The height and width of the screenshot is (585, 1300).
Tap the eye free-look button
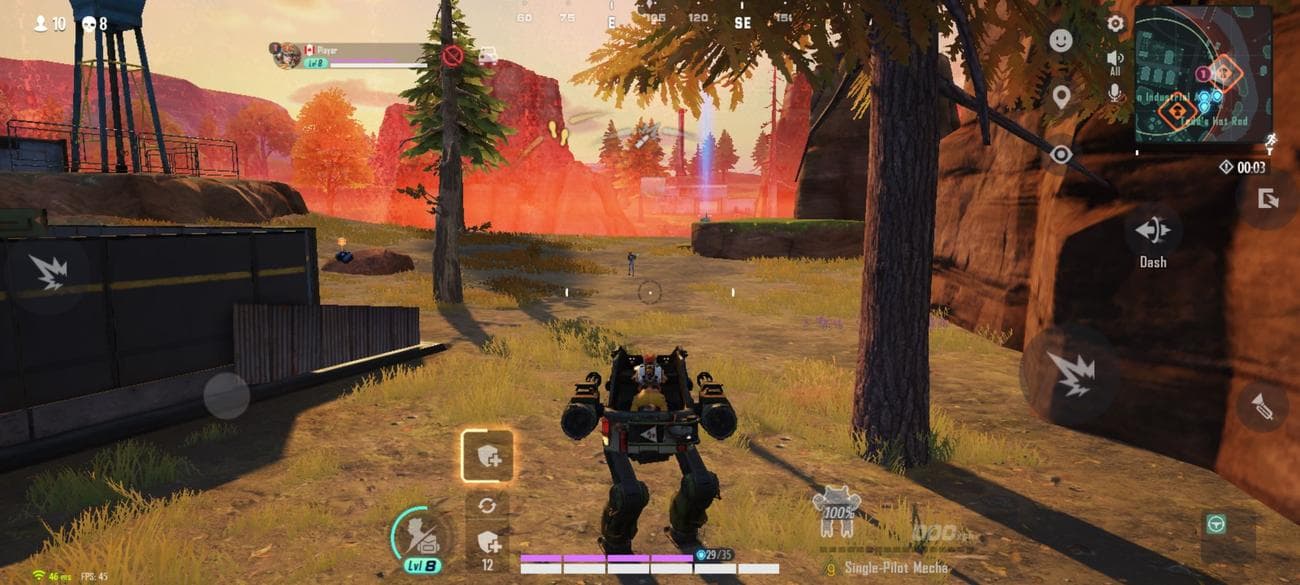click(x=1060, y=154)
